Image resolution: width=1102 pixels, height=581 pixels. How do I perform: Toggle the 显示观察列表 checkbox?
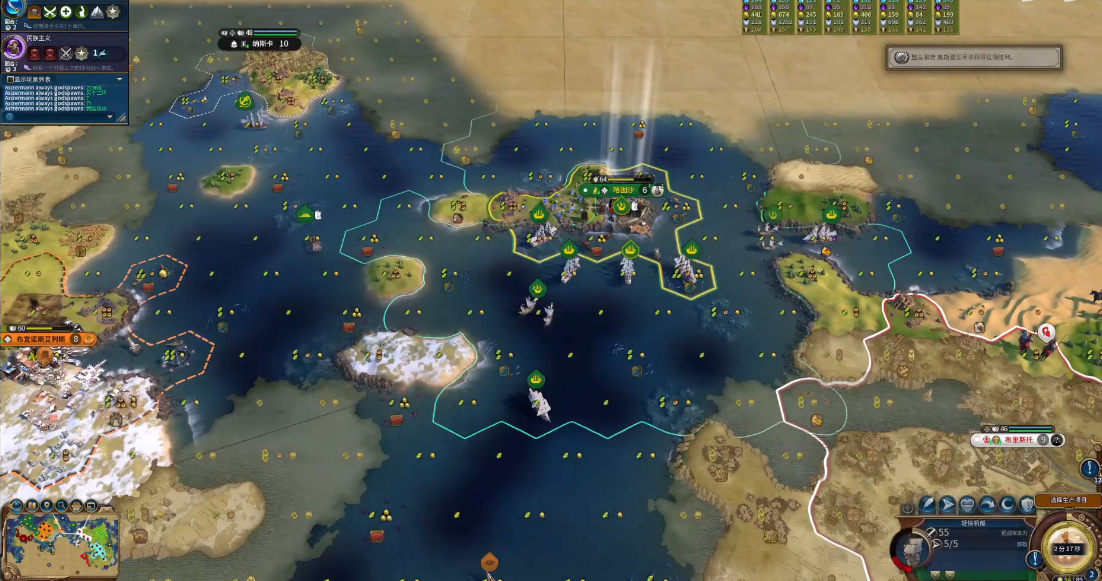(10, 78)
